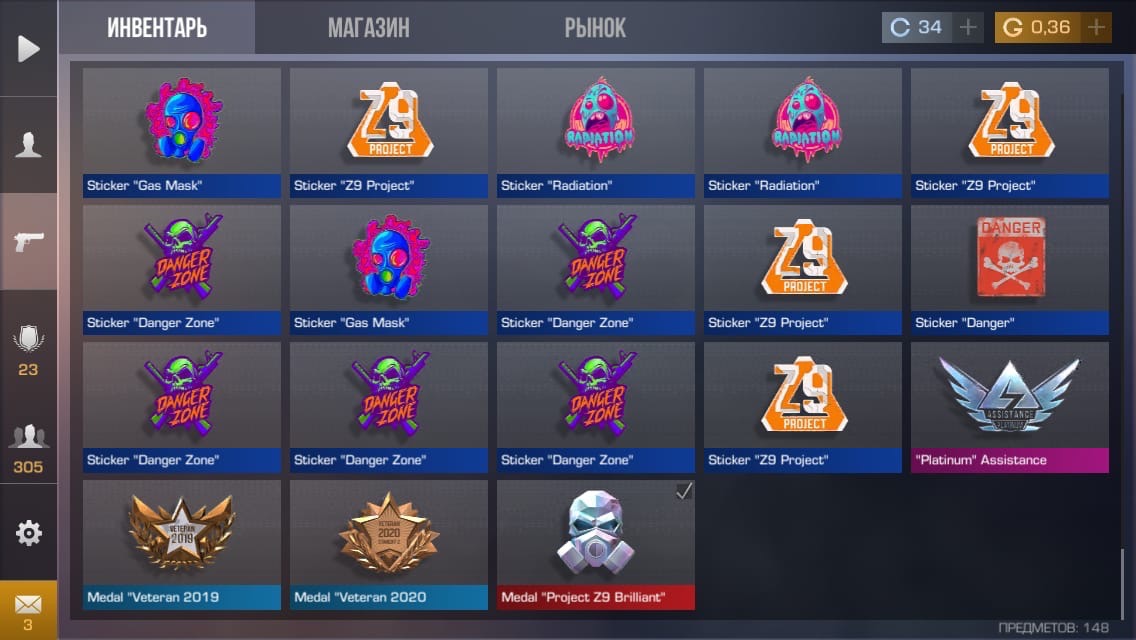1136x640 pixels.
Task: Open the mail inbox envelope
Action: point(28,610)
